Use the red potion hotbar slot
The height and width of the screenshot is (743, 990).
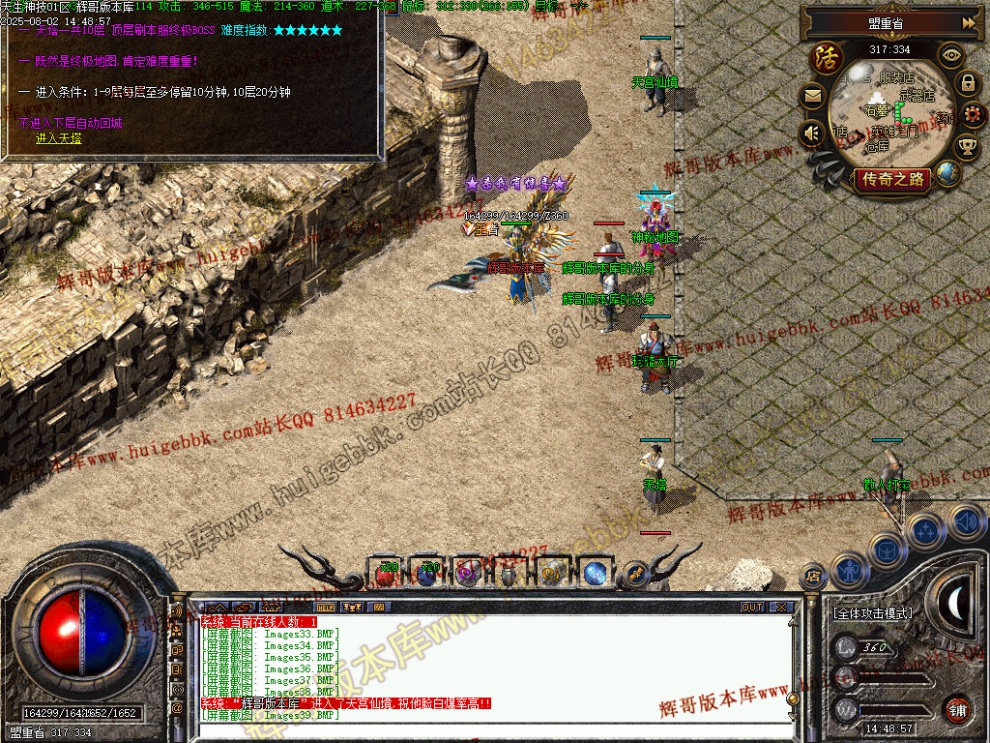click(386, 573)
